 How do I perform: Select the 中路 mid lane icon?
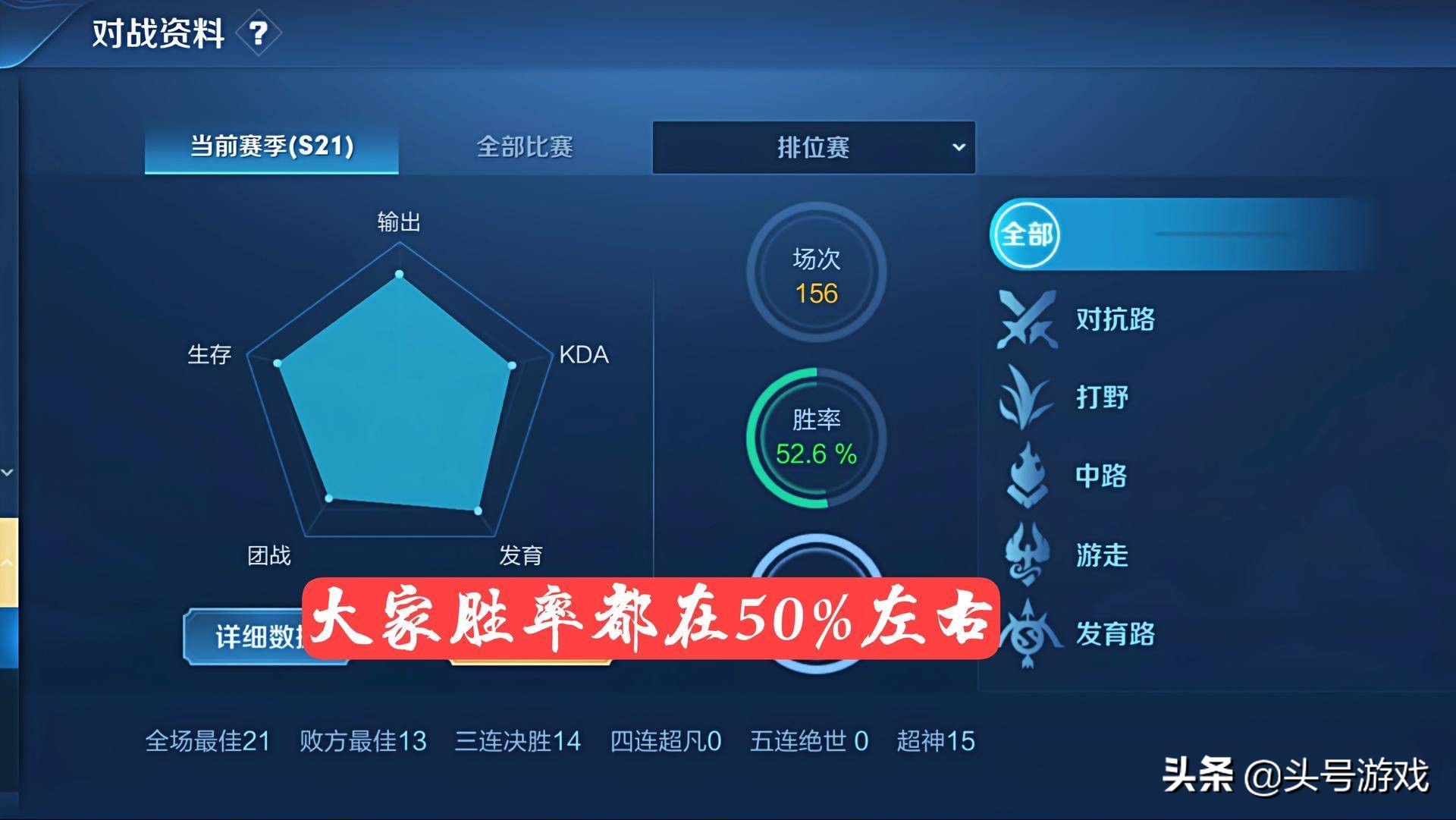pos(1025,476)
